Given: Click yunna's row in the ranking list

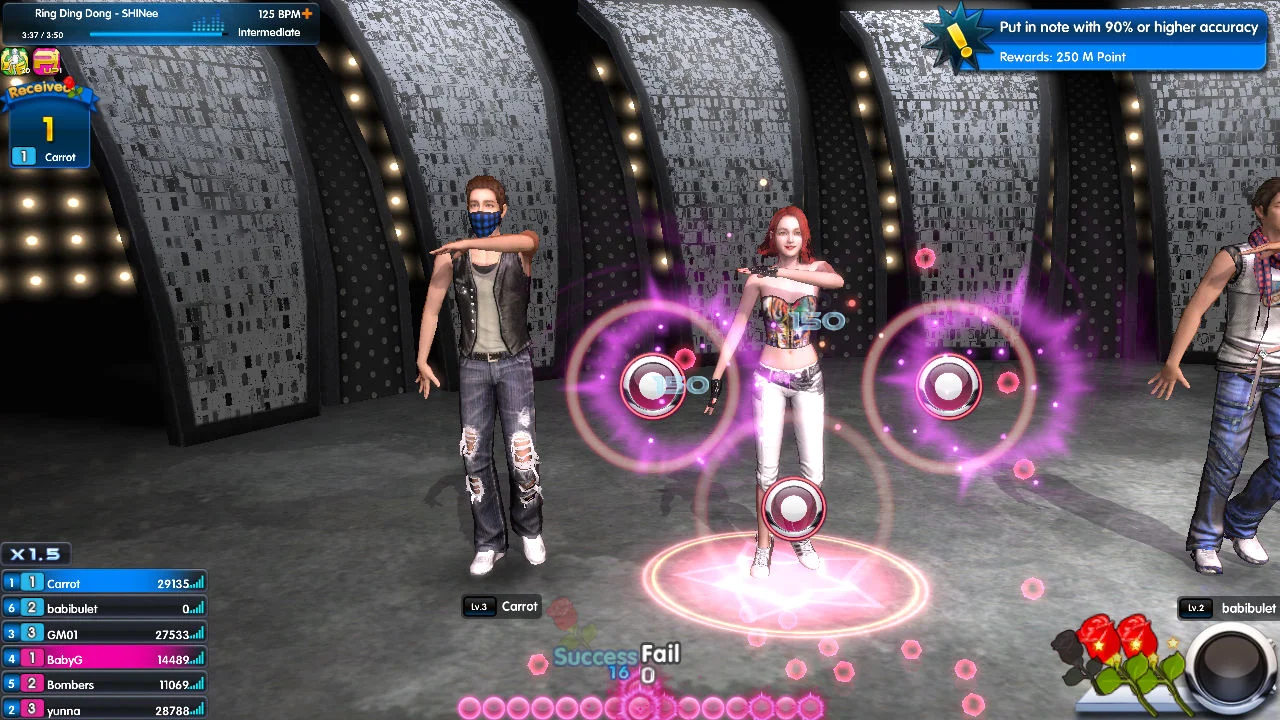Looking at the screenshot, I should tap(104, 709).
